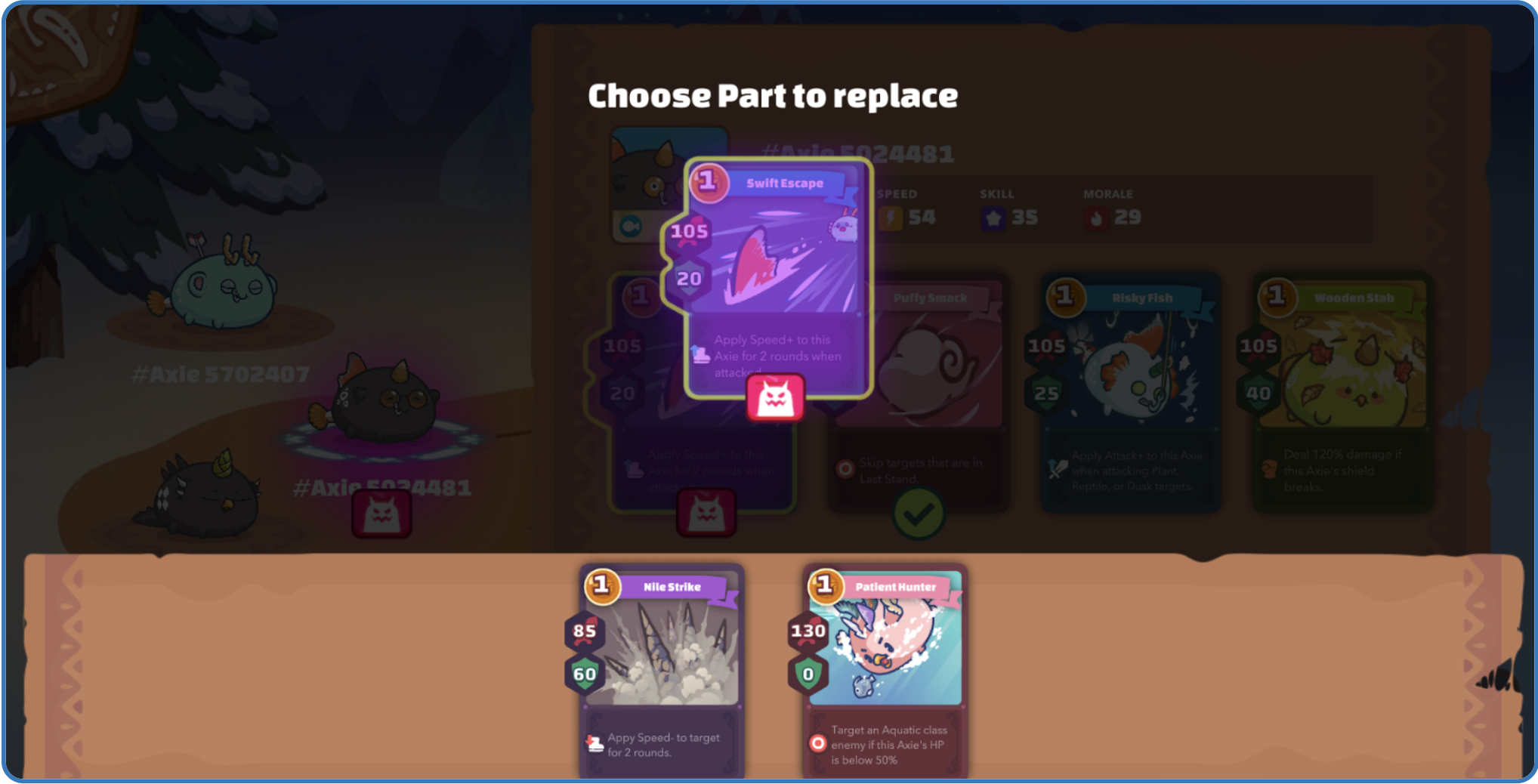Image resolution: width=1538 pixels, height=784 pixels.
Task: Click the Choose Part to replace heading
Action: click(773, 94)
